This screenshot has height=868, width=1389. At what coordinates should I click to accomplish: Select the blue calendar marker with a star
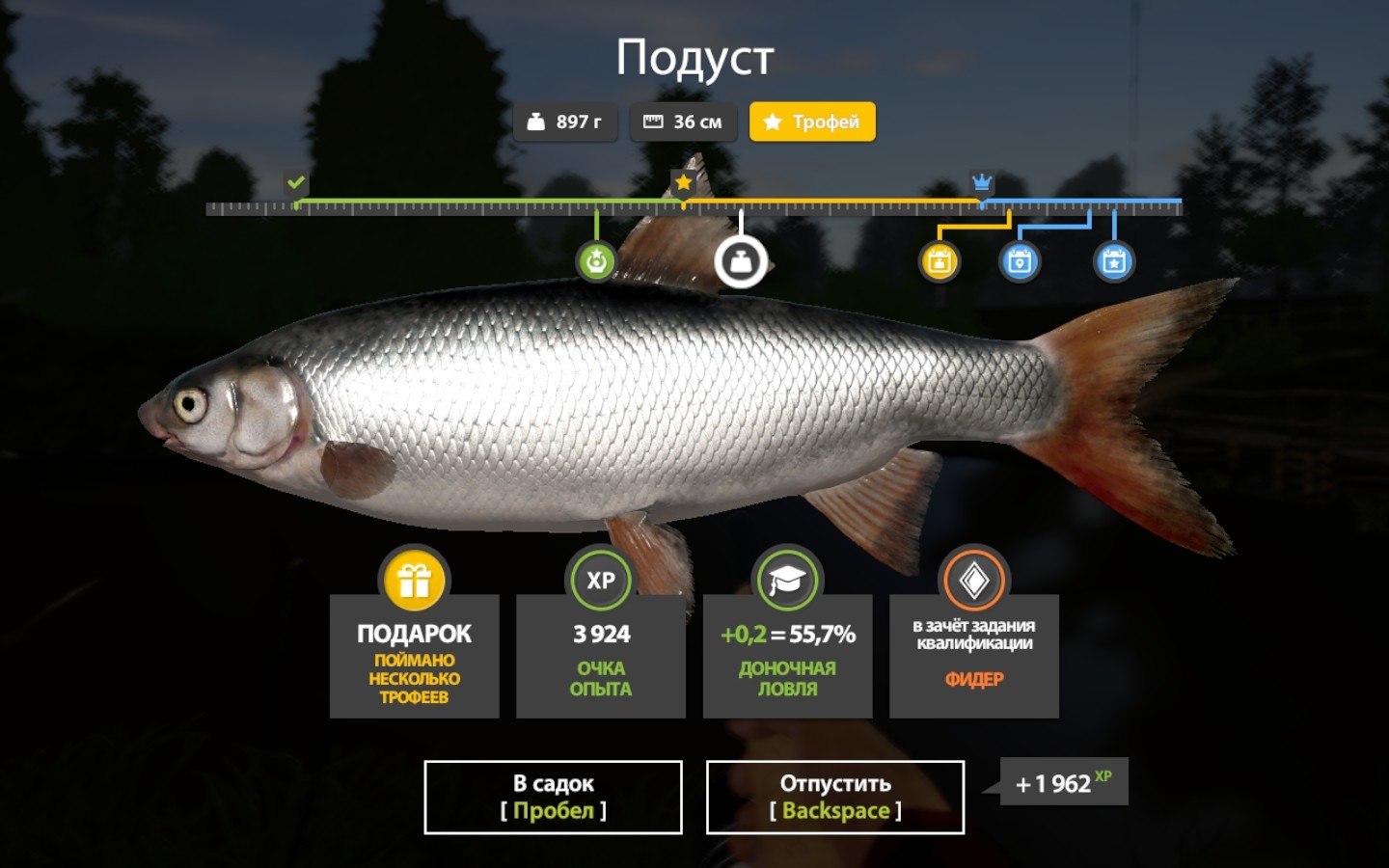click(1114, 261)
